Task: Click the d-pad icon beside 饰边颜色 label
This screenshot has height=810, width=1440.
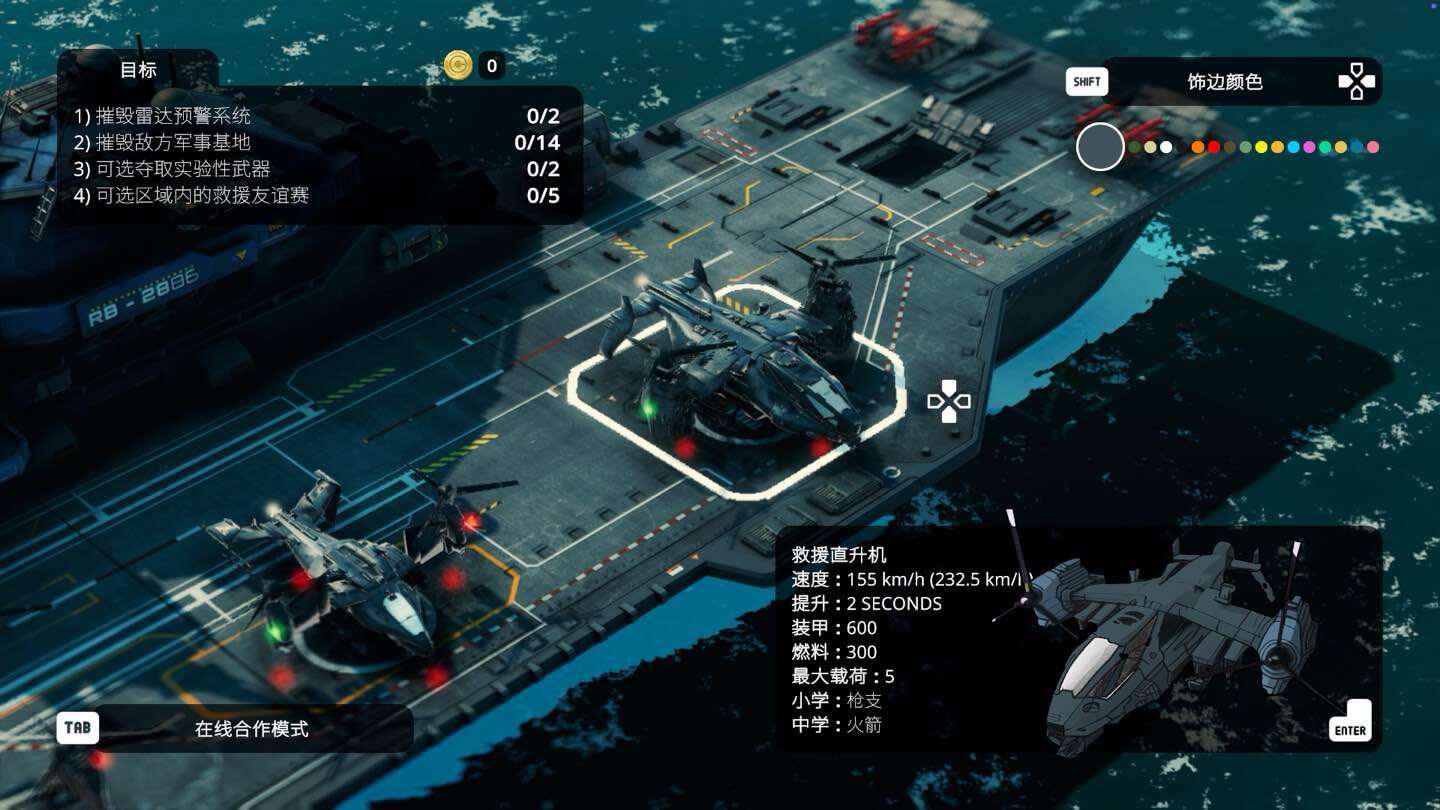Action: tap(1356, 81)
